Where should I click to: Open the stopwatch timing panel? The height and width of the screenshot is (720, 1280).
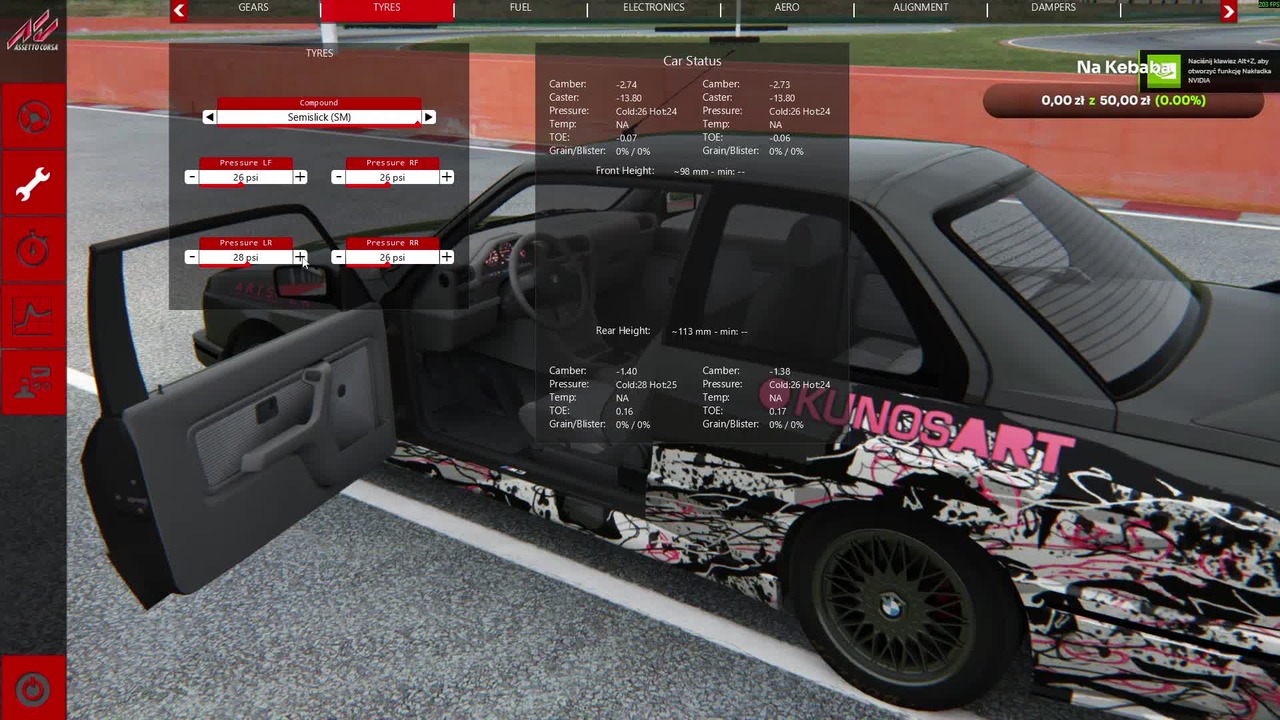click(x=33, y=250)
